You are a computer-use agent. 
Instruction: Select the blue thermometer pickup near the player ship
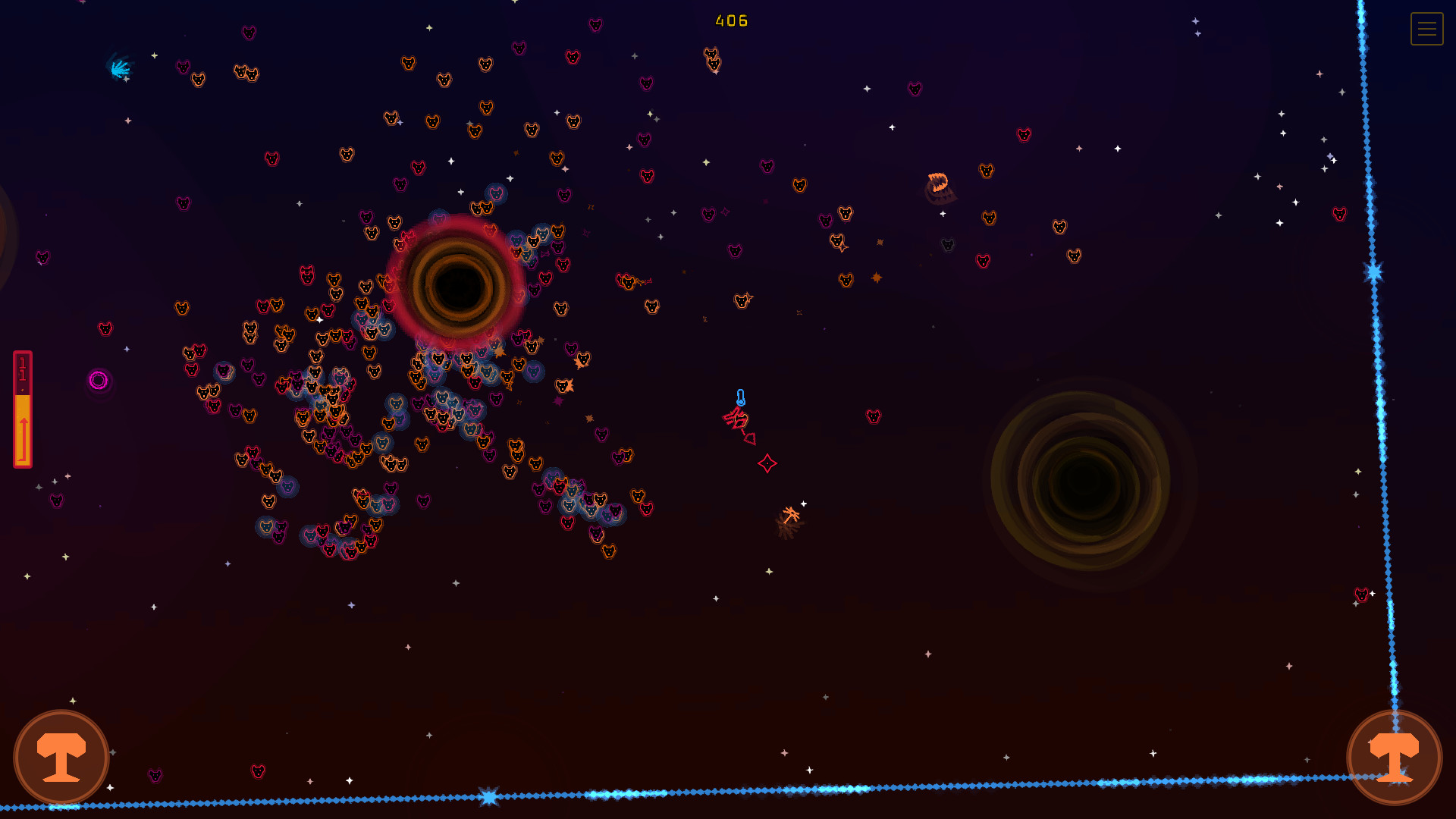point(741,398)
